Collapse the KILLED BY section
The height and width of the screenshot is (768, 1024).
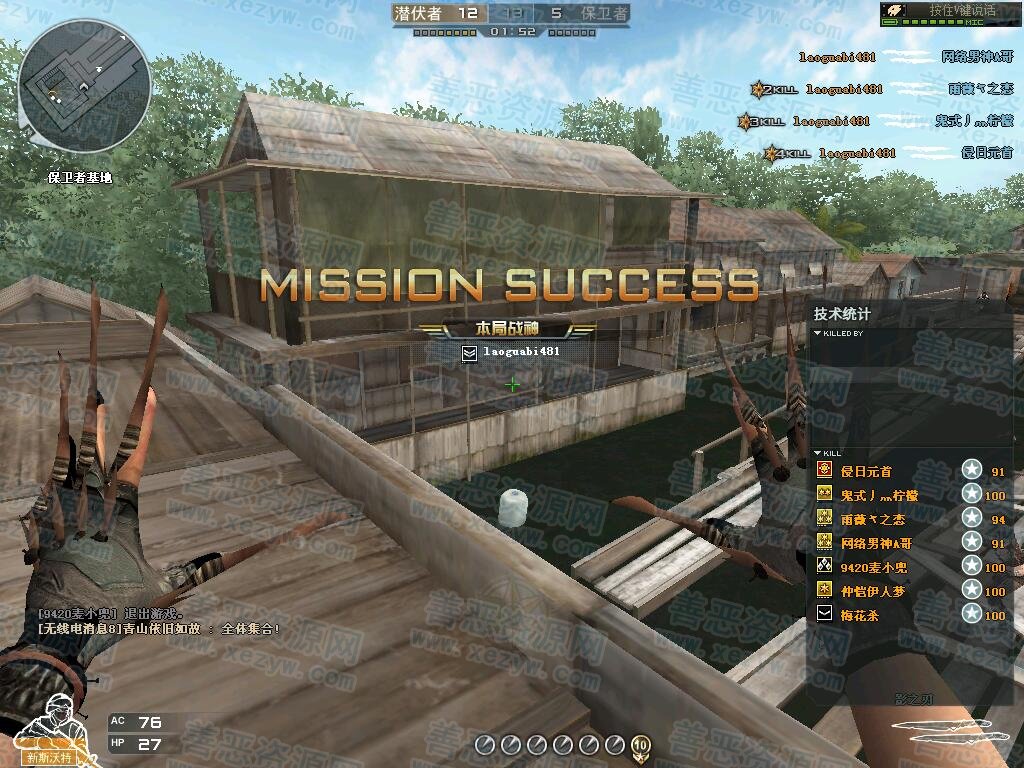coord(817,333)
